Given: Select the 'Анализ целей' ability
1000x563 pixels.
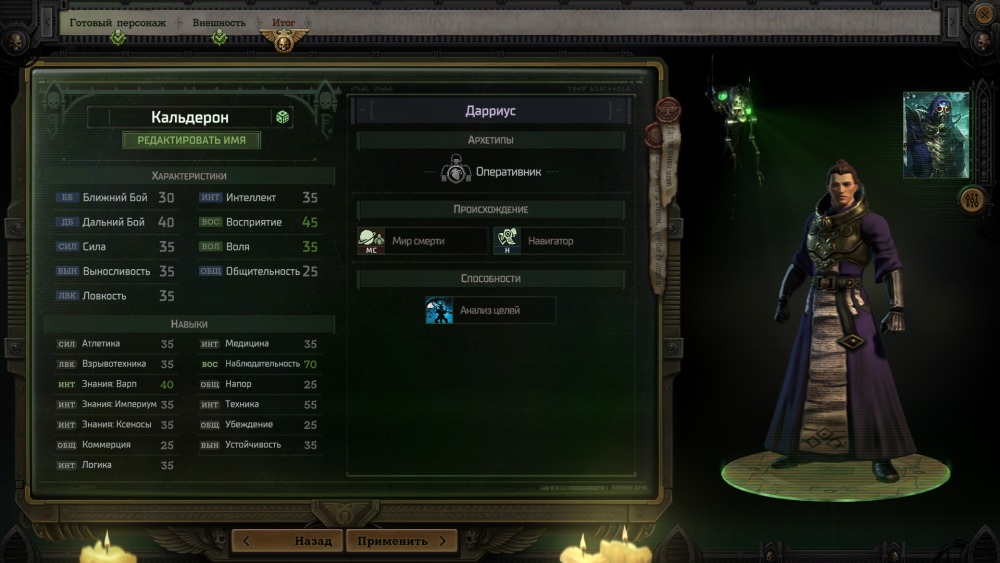Looking at the screenshot, I should click(x=490, y=310).
